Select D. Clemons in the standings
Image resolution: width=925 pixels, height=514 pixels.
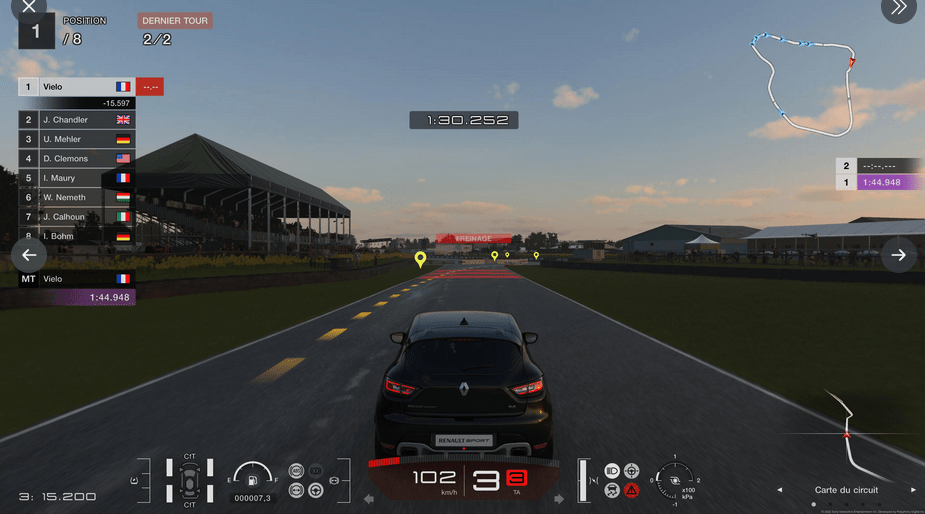point(76,158)
